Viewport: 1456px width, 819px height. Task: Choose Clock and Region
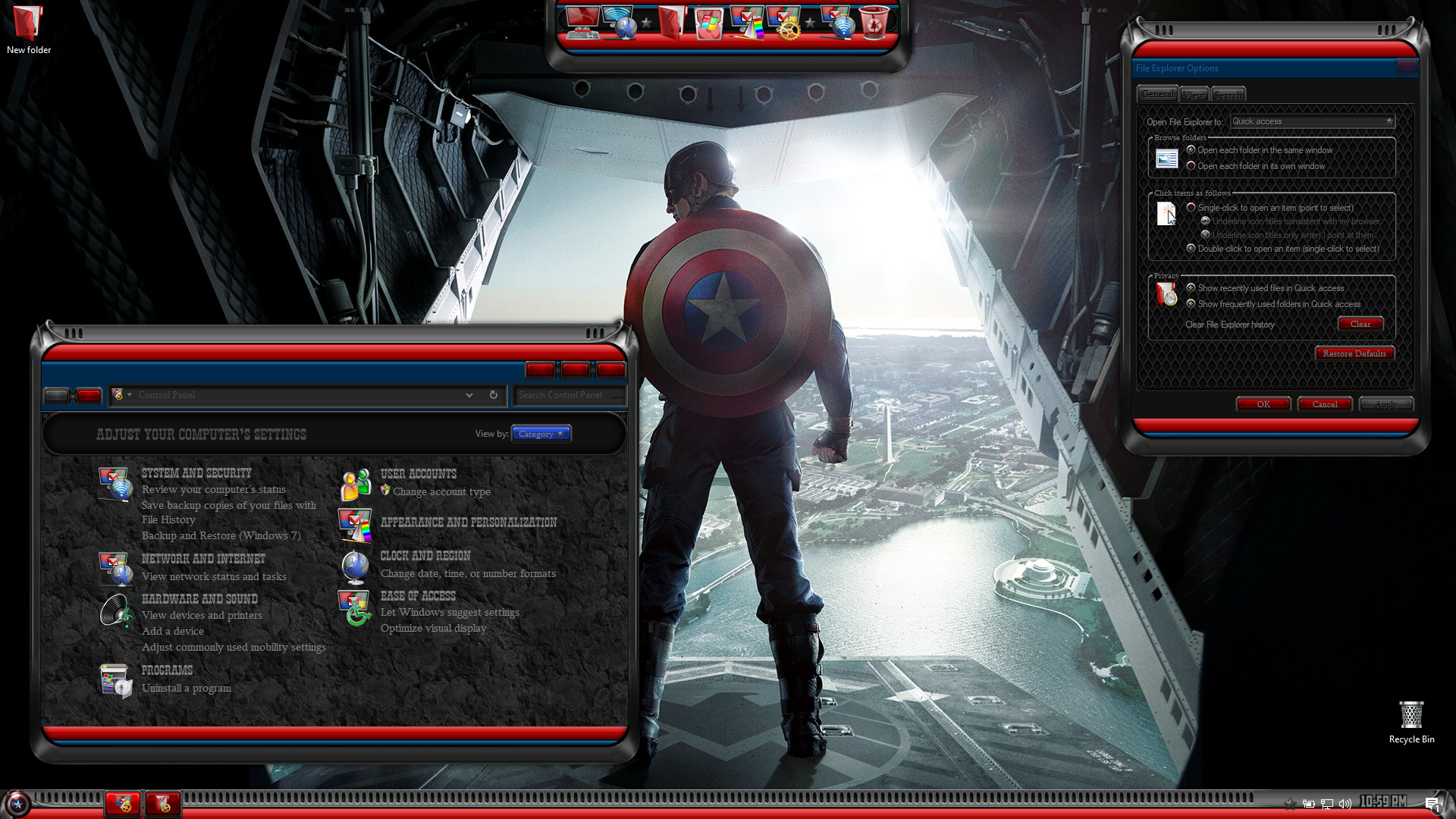click(425, 556)
